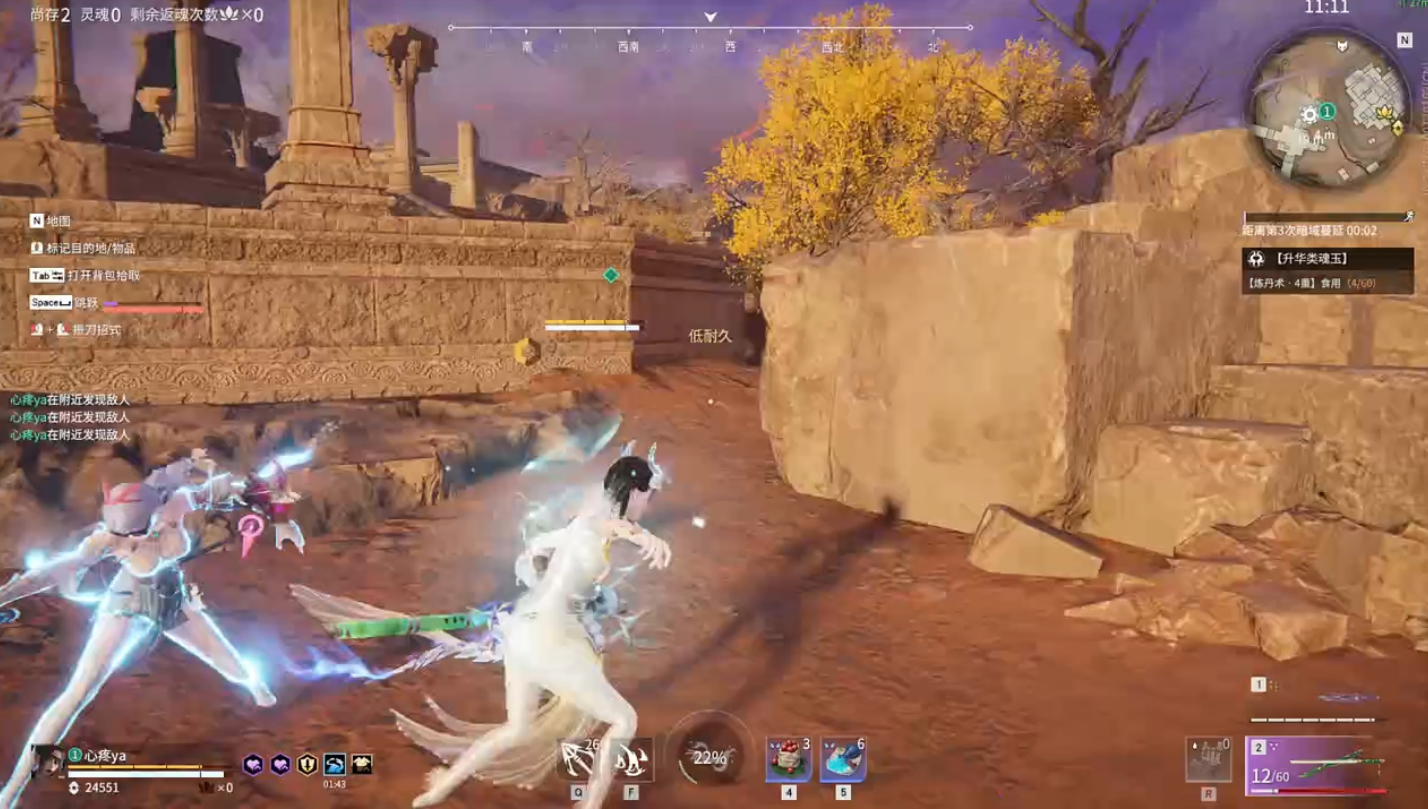
Task: Select the armor vest buff icon
Action: click(x=361, y=765)
